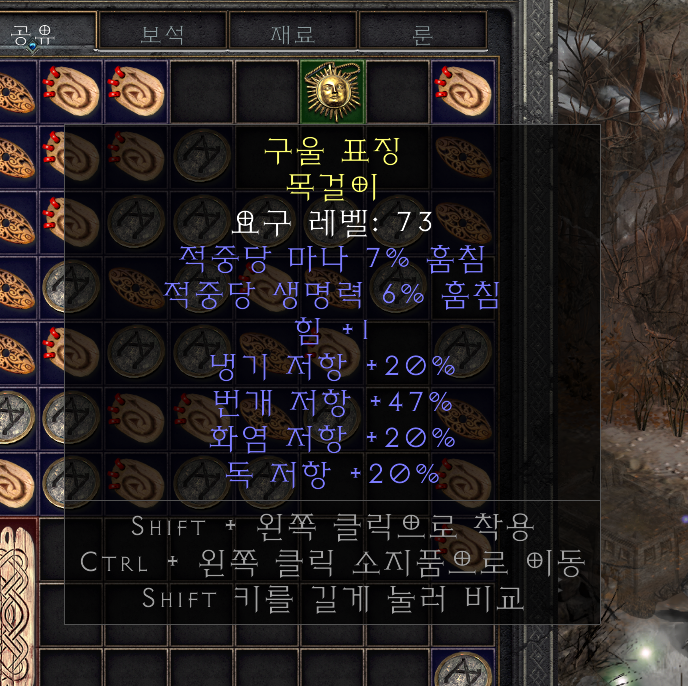Show the 룬 stash tab

click(x=422, y=32)
